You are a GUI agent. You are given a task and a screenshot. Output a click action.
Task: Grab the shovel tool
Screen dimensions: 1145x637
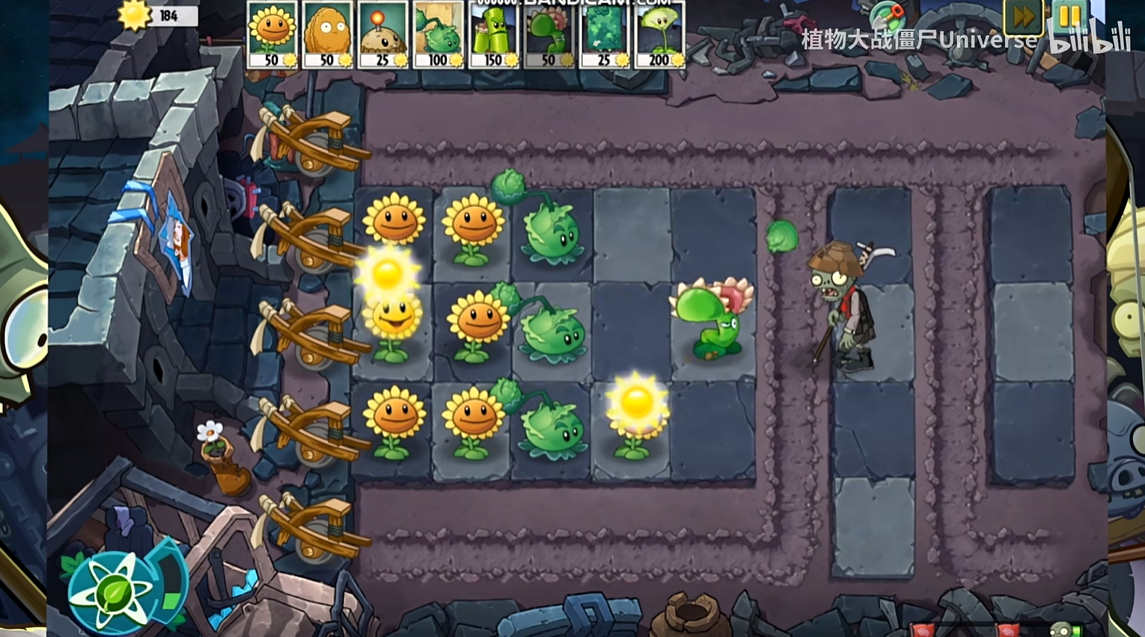(x=886, y=16)
